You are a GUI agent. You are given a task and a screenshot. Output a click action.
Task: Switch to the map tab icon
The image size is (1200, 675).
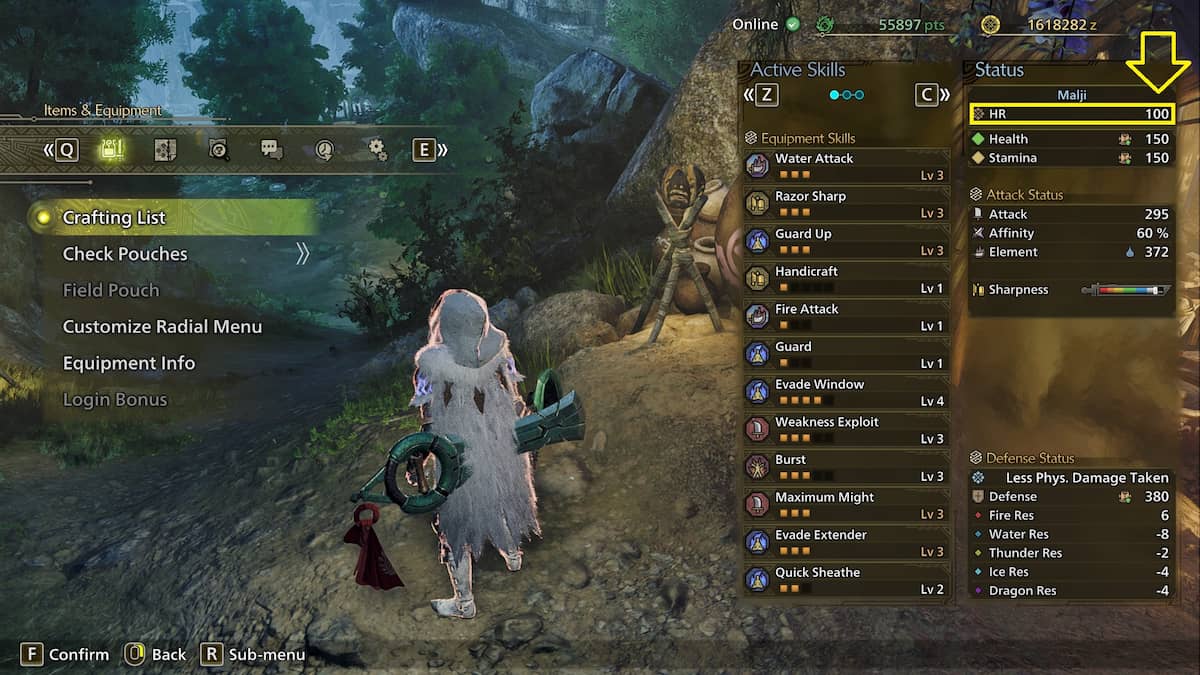165,150
